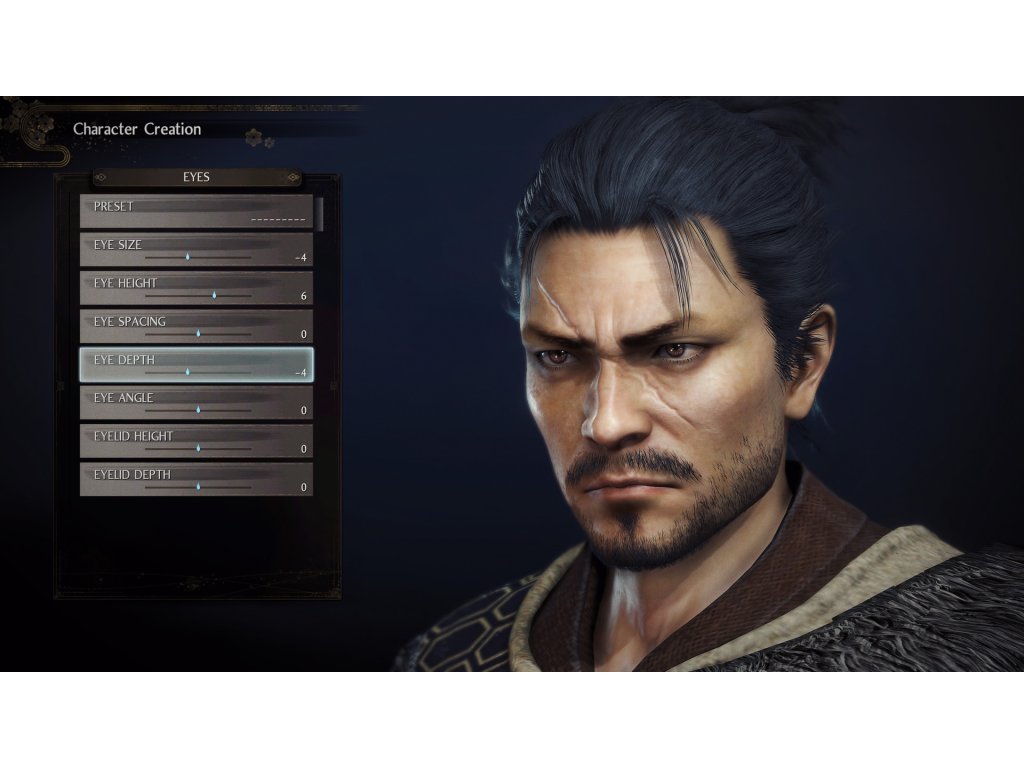The width and height of the screenshot is (1024, 768).
Task: Select the Eye Angle setting
Action: (196, 403)
